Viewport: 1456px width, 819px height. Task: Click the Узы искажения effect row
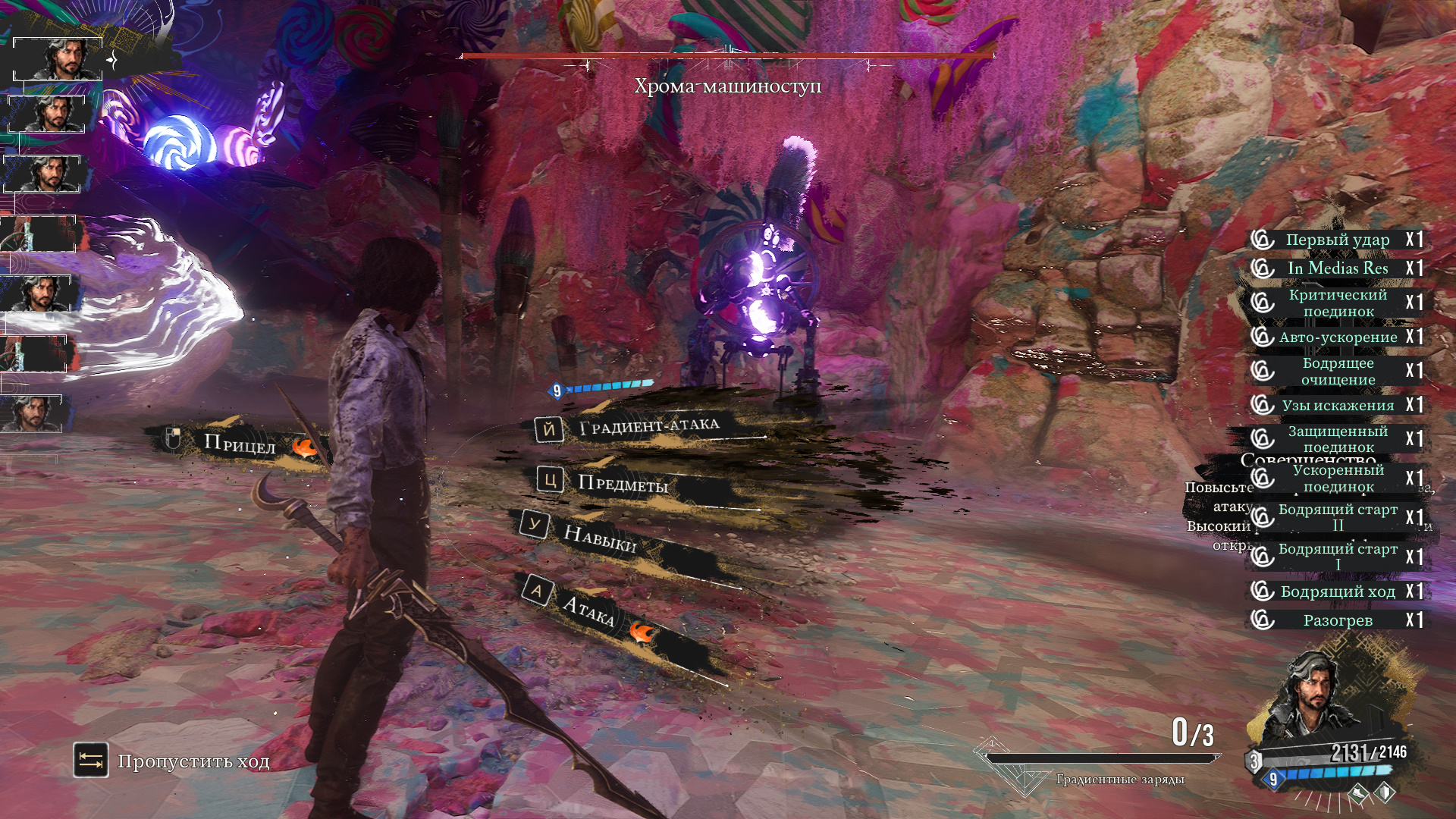tap(1337, 405)
